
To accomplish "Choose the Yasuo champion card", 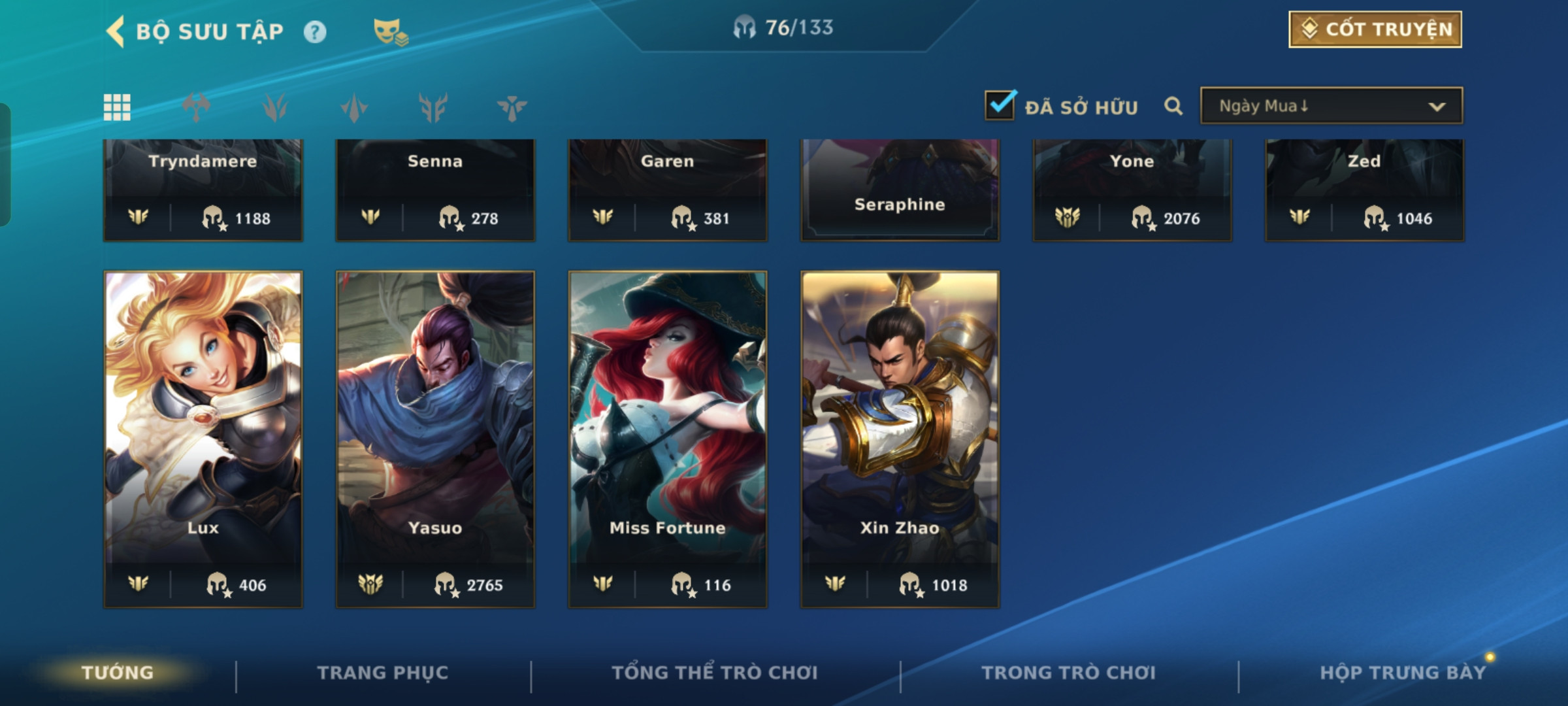I will pos(435,438).
